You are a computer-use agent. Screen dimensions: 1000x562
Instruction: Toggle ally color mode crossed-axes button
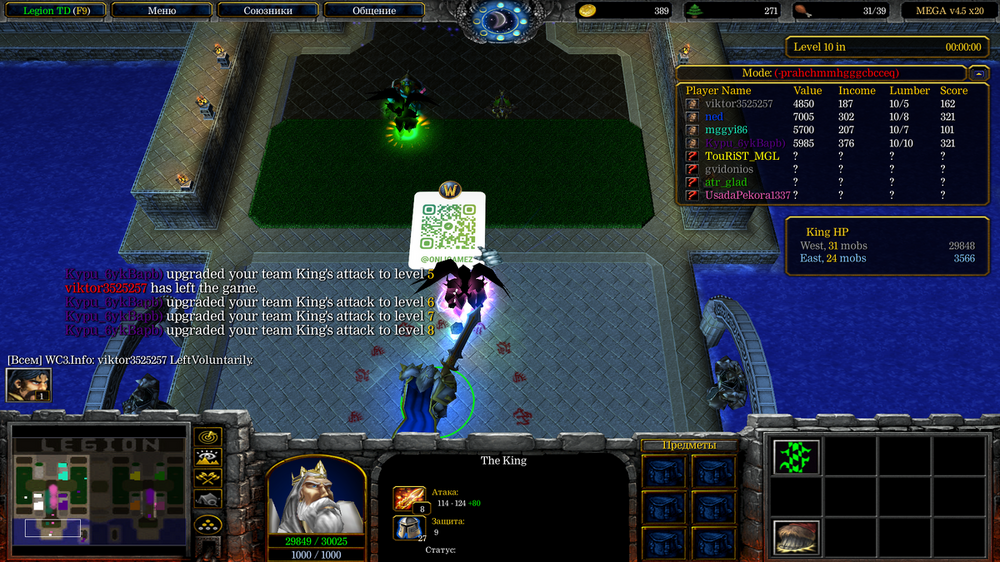pos(208,479)
